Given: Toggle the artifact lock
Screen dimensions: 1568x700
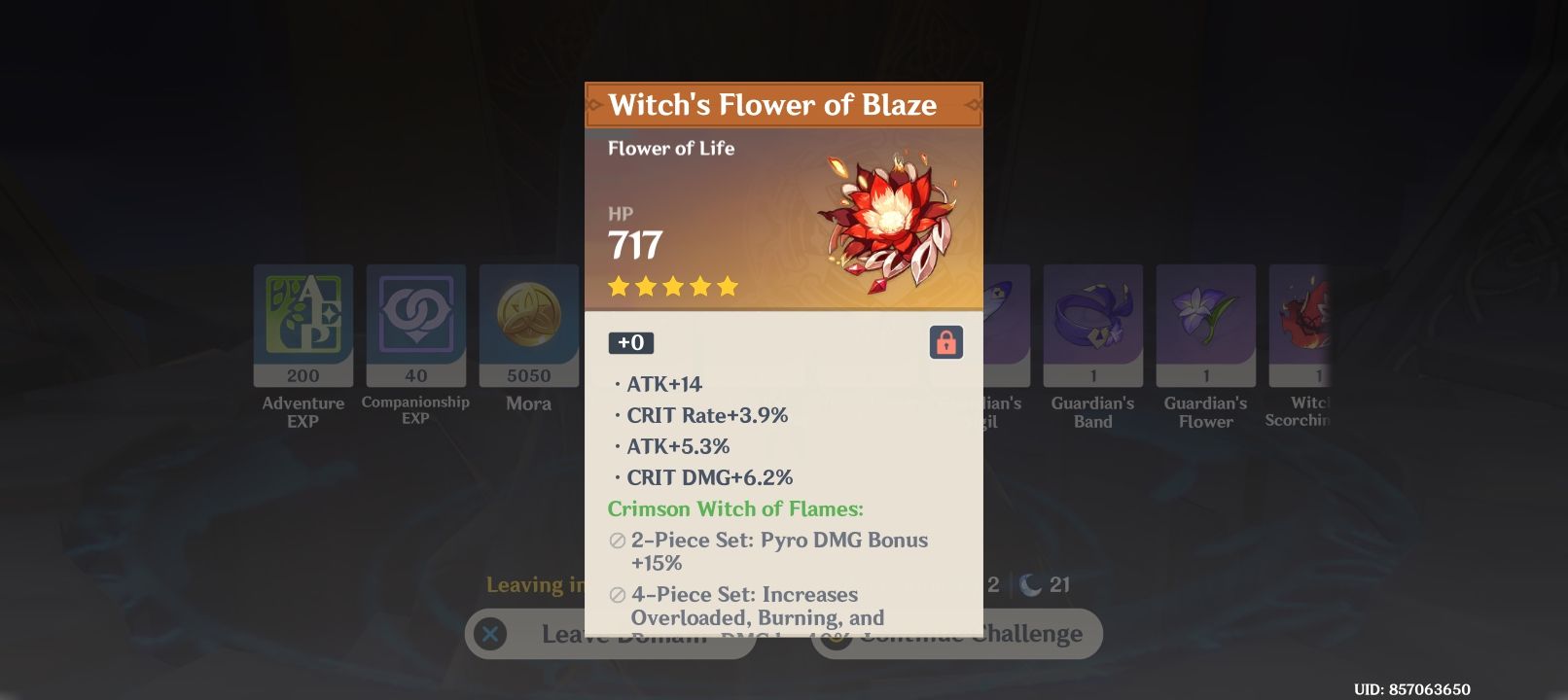Looking at the screenshot, I should coord(944,342).
